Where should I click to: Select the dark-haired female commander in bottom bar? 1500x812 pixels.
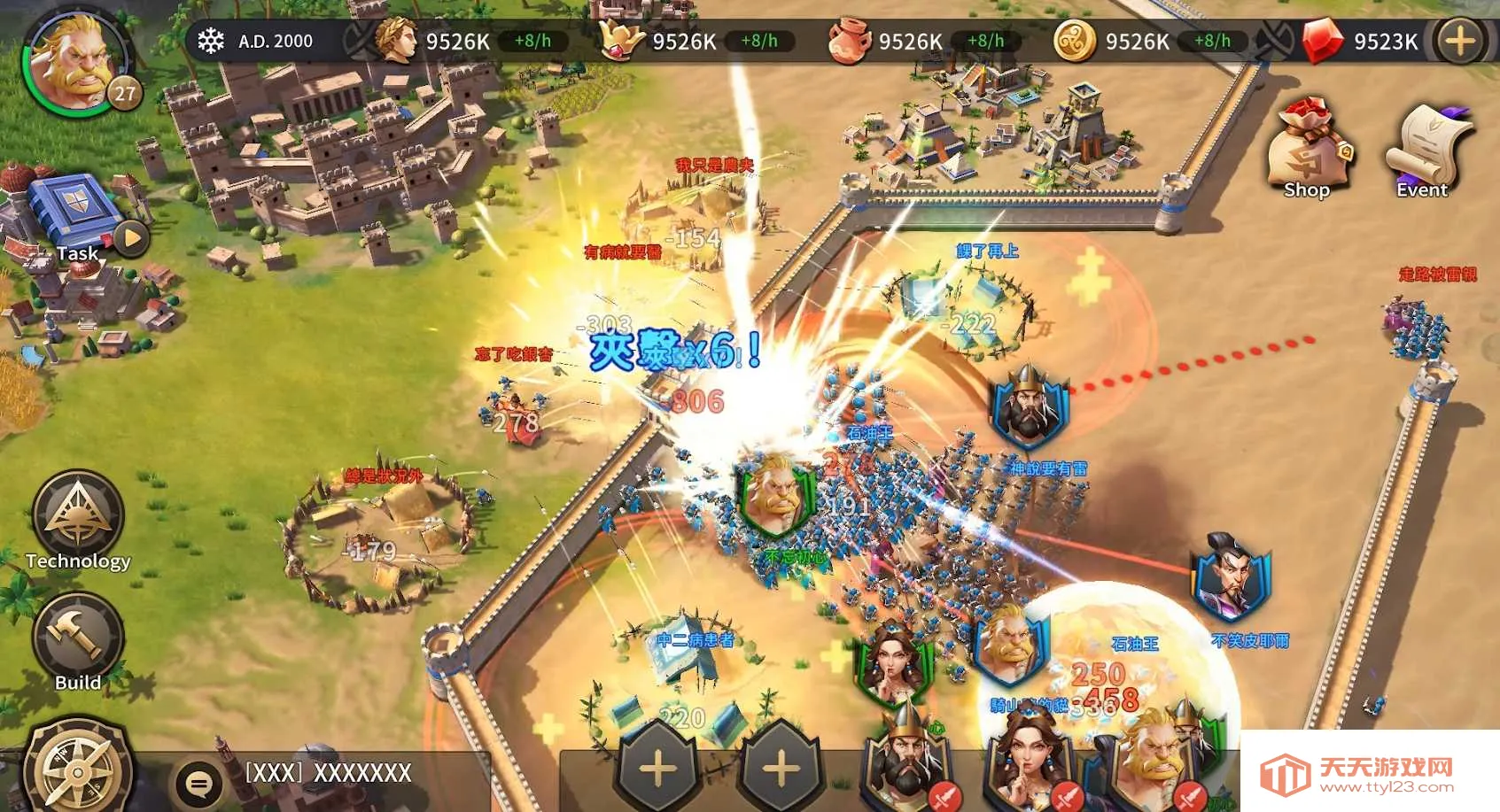1028,762
